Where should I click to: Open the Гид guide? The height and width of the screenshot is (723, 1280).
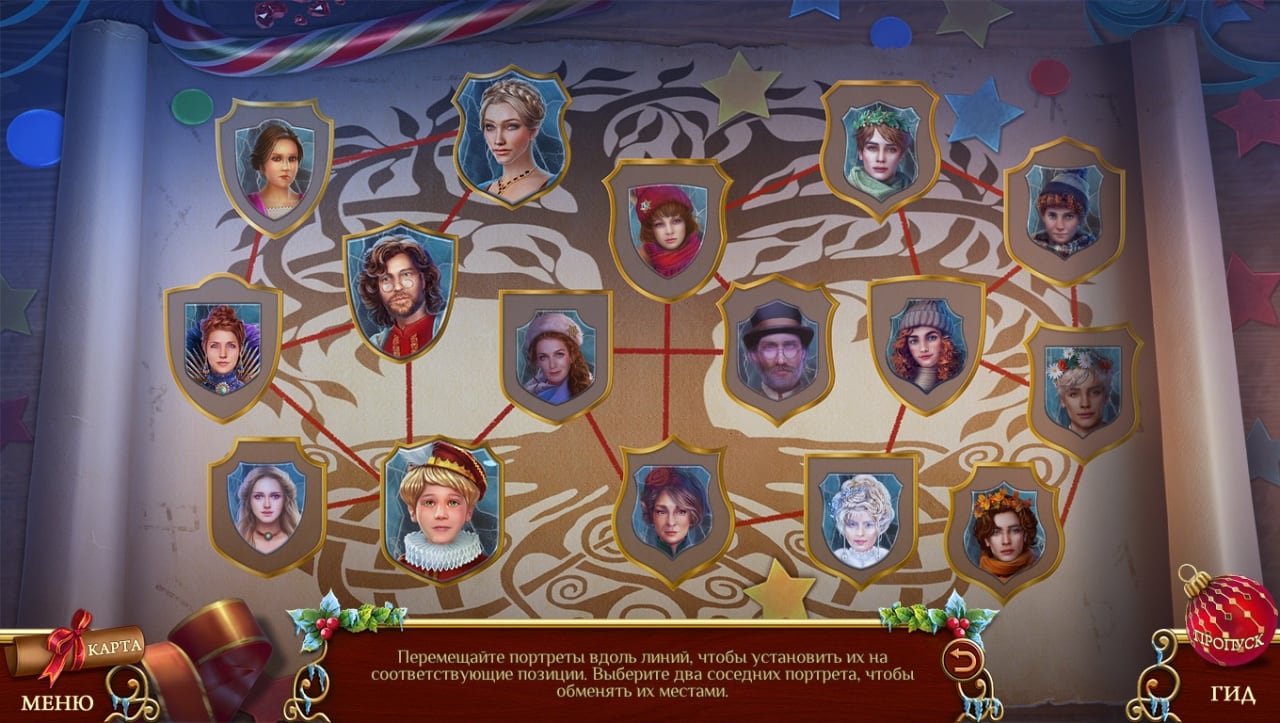point(1232,696)
